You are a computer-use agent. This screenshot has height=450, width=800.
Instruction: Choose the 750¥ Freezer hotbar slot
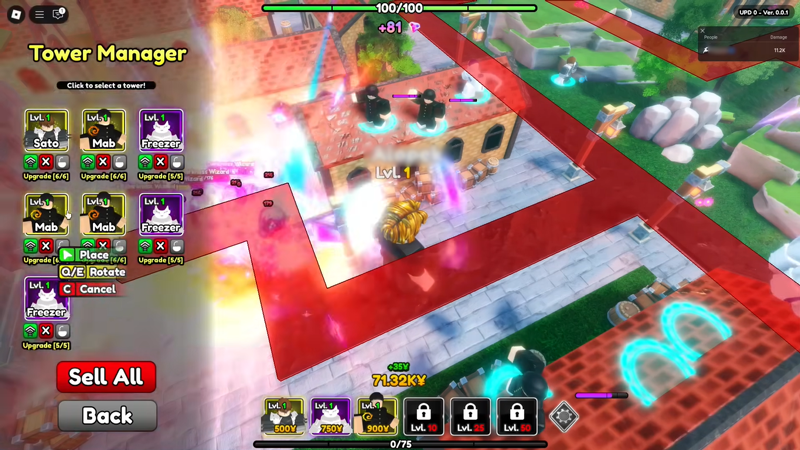[x=330, y=416]
